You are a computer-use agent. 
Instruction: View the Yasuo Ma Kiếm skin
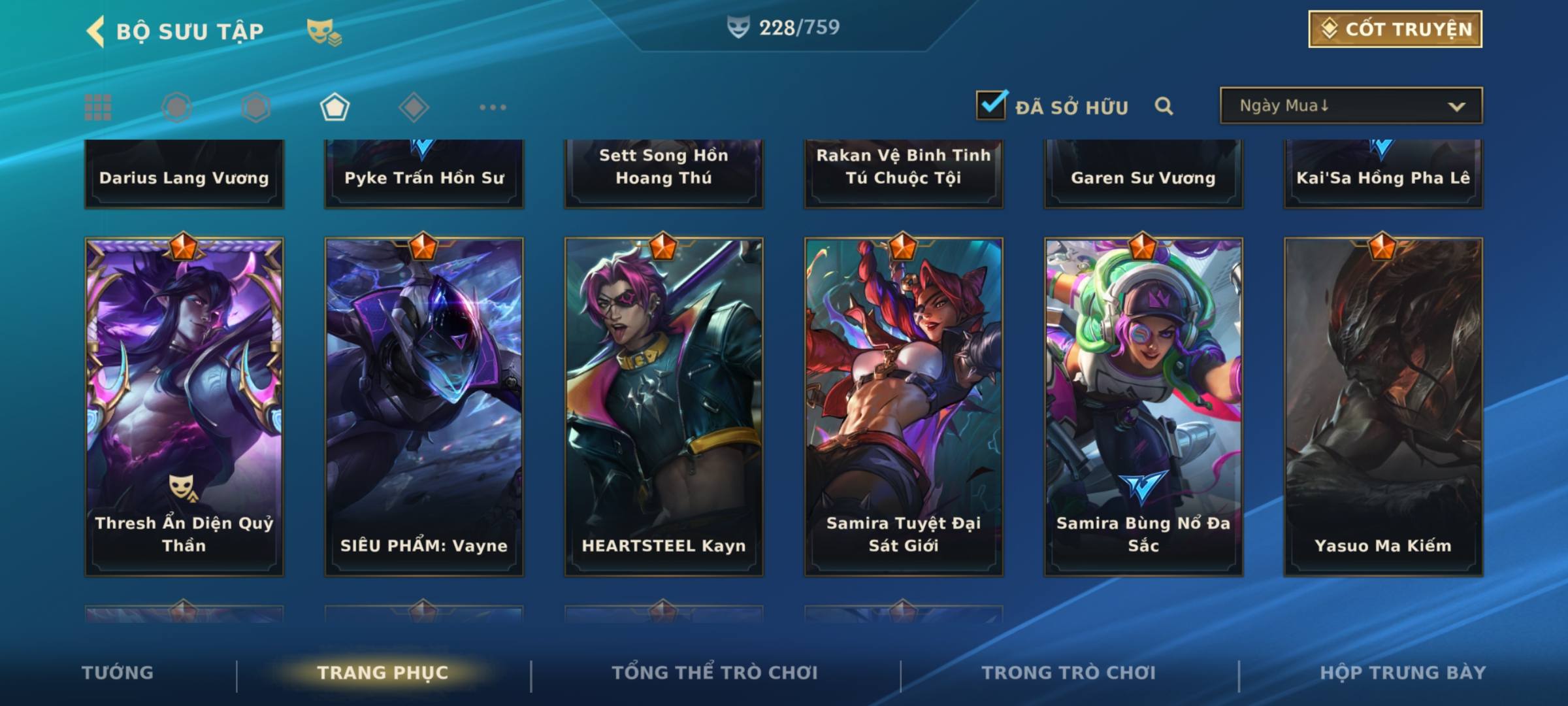tap(1383, 407)
